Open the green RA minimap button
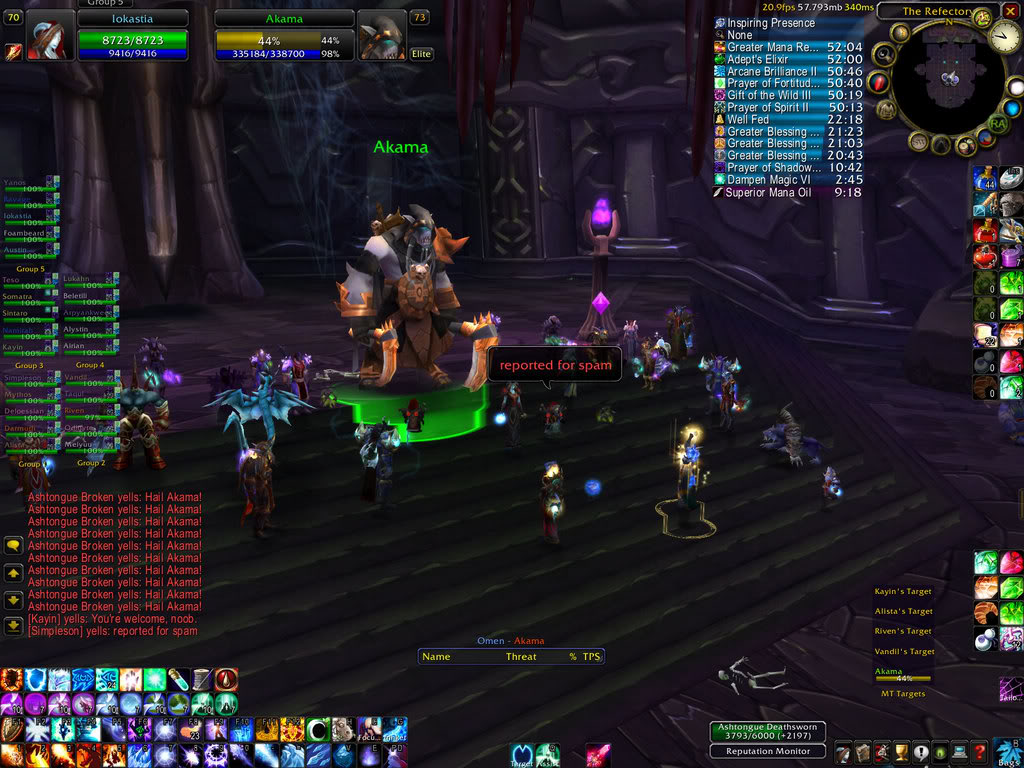Screen dimensions: 1024x768 coord(997,124)
